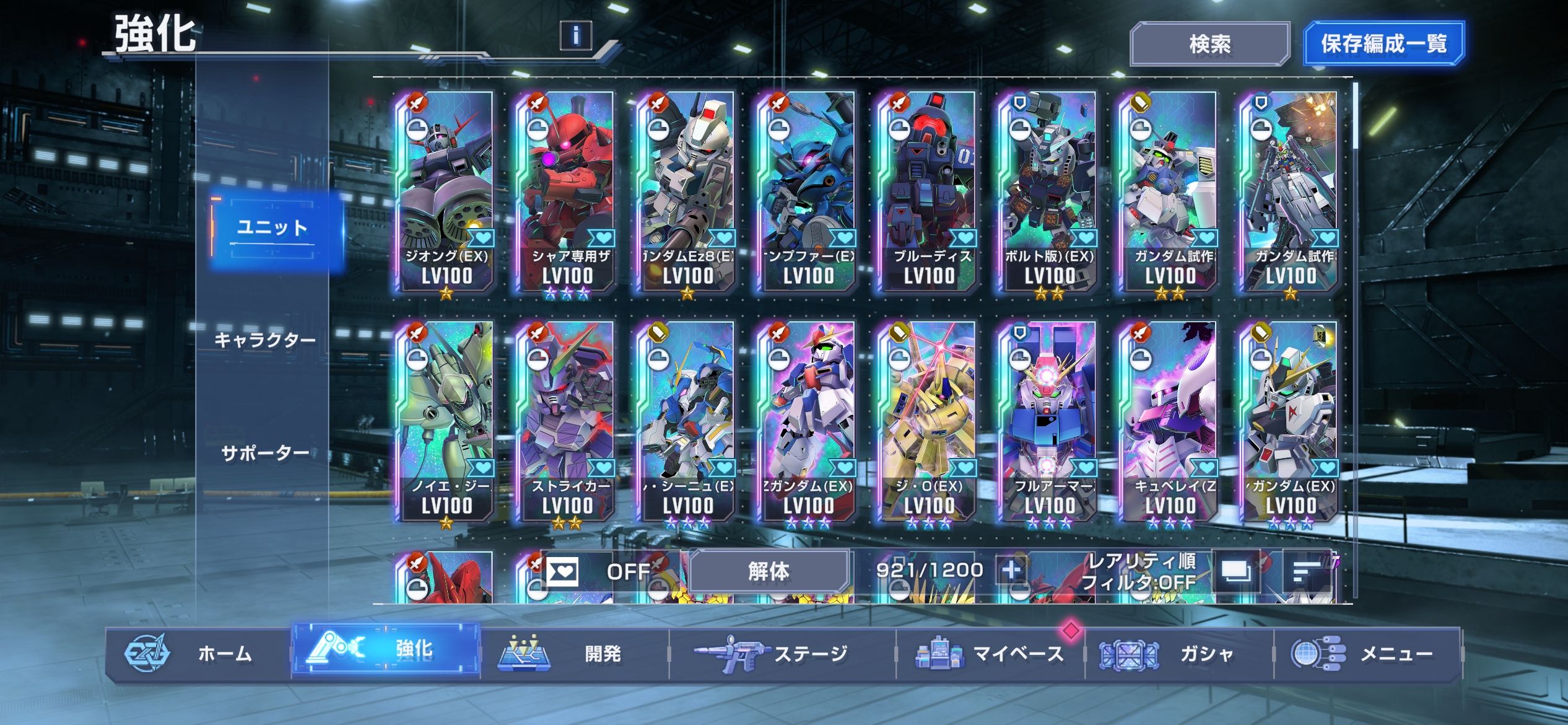Image resolution: width=1568 pixels, height=725 pixels.
Task: Open the 検索 search button
Action: pyautogui.click(x=1209, y=44)
